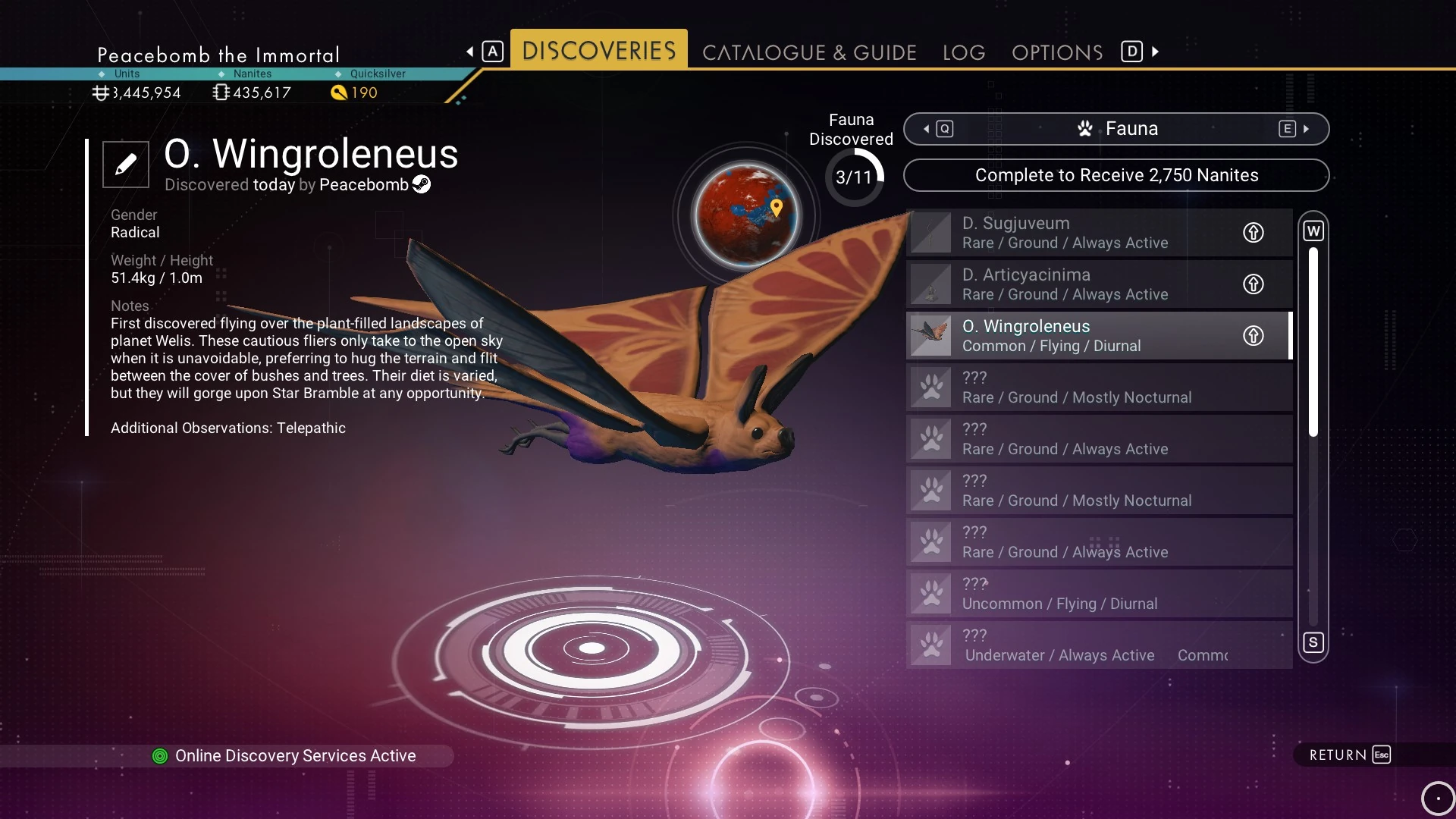Viewport: 1456px width, 819px height.
Task: Switch to the Log tab
Action: coord(964,52)
